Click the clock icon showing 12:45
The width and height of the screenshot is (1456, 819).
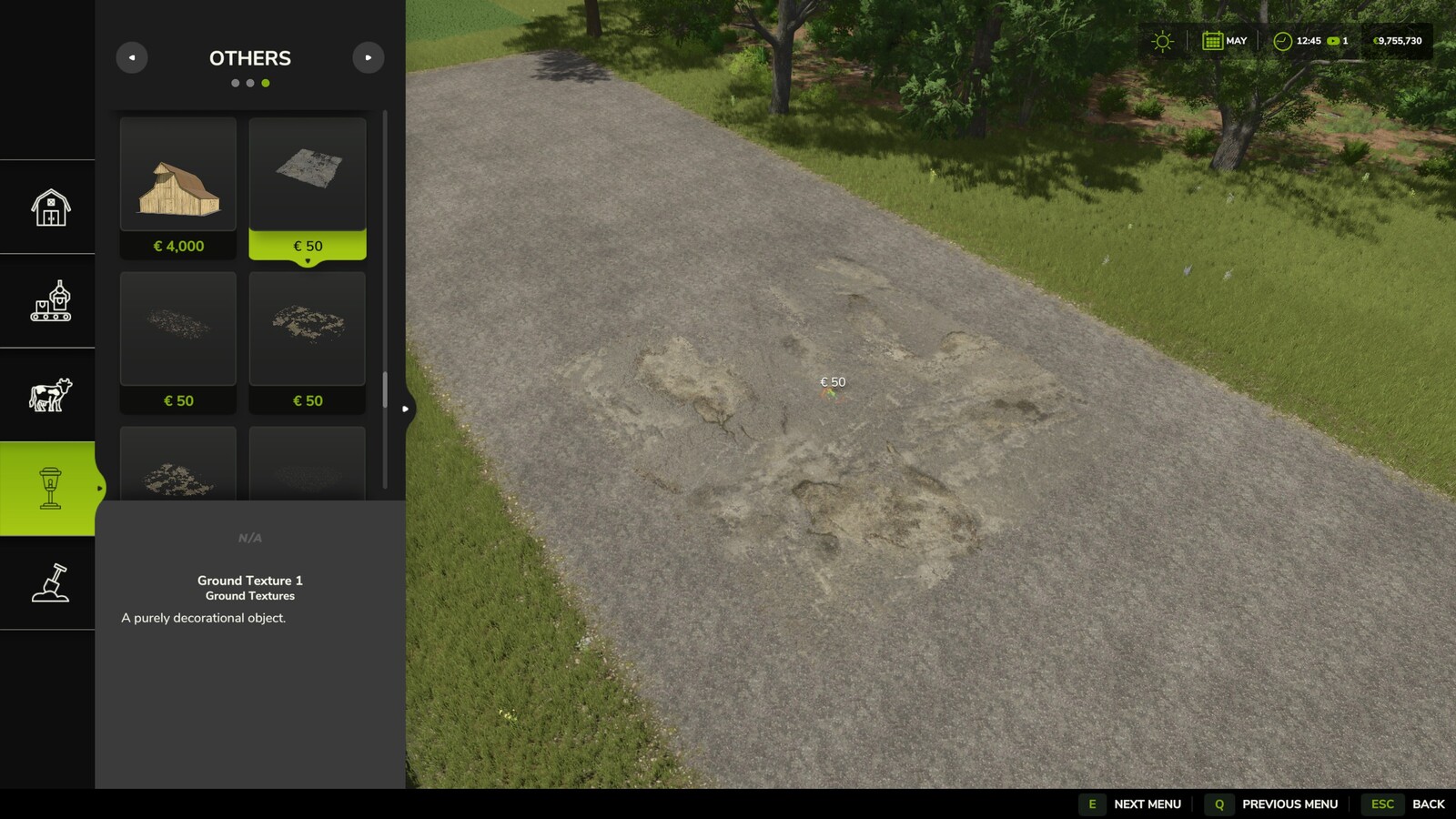pyautogui.click(x=1281, y=41)
